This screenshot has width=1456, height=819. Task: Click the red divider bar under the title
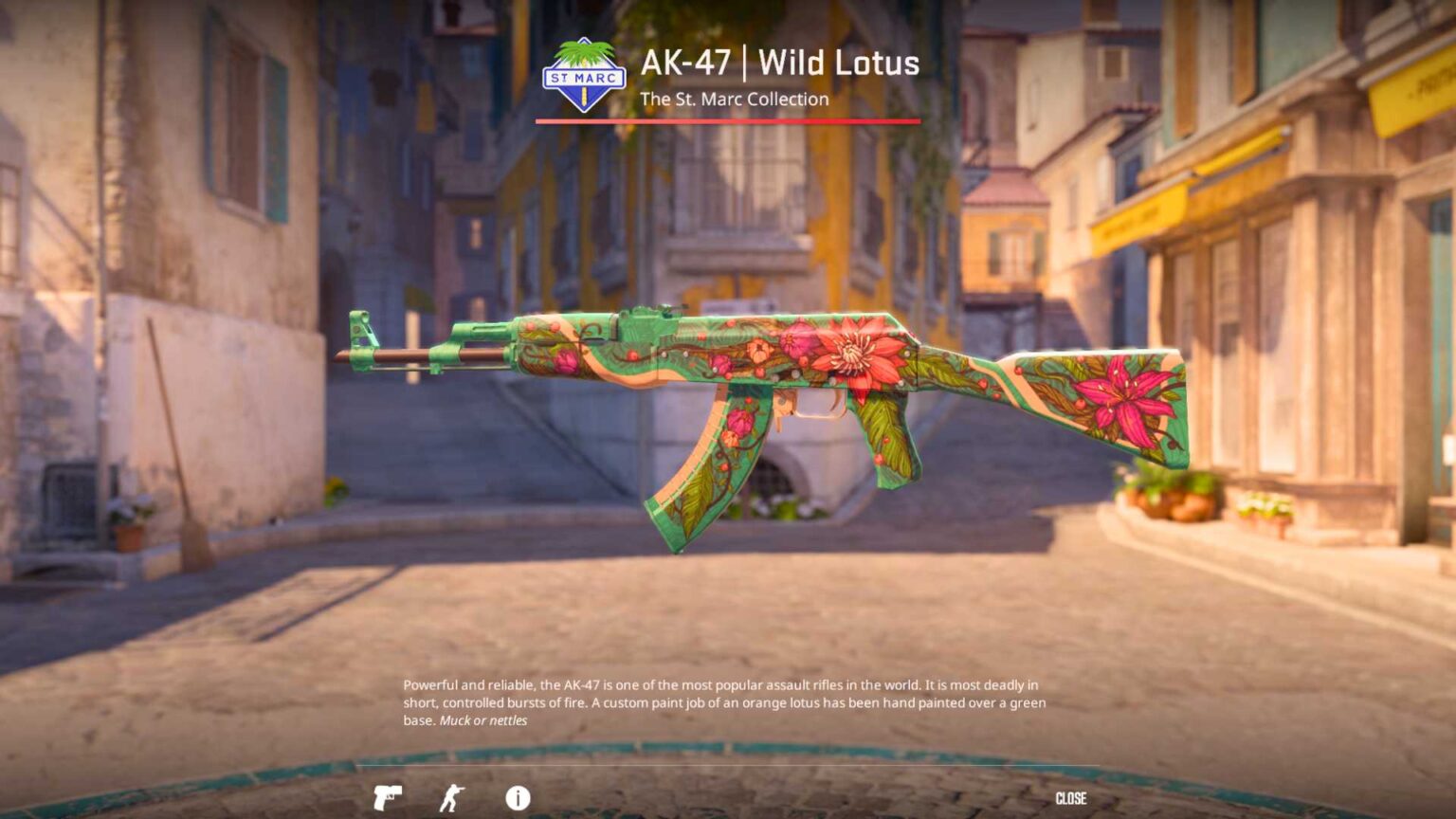(727, 121)
